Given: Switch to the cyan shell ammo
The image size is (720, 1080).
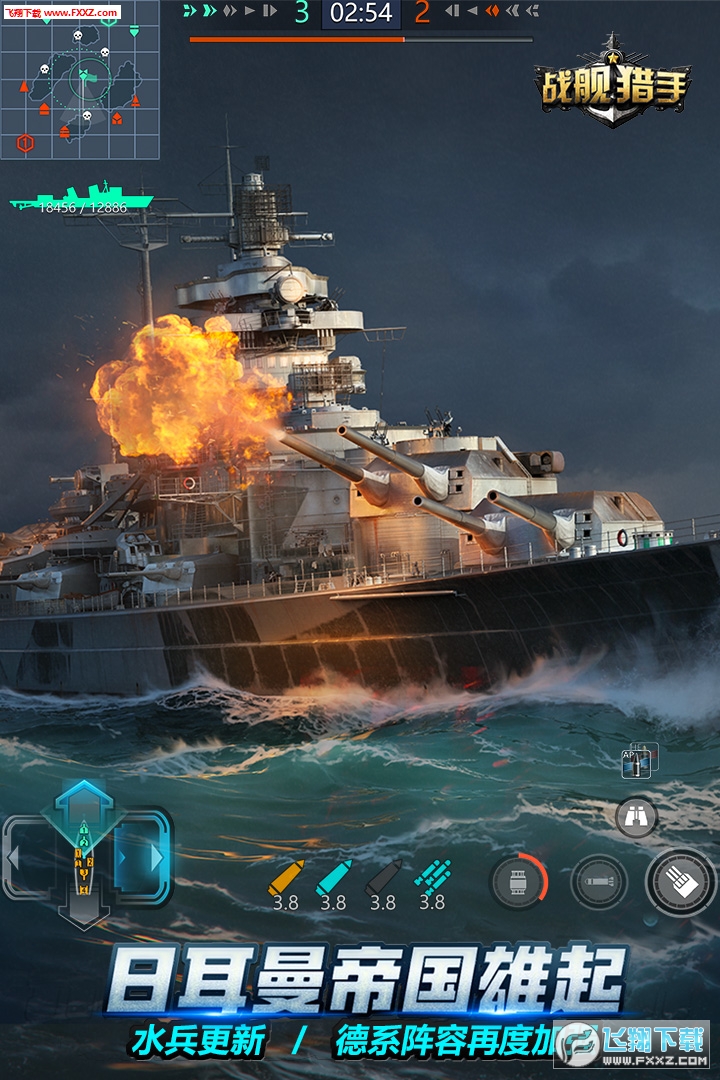Looking at the screenshot, I should pos(333,877).
